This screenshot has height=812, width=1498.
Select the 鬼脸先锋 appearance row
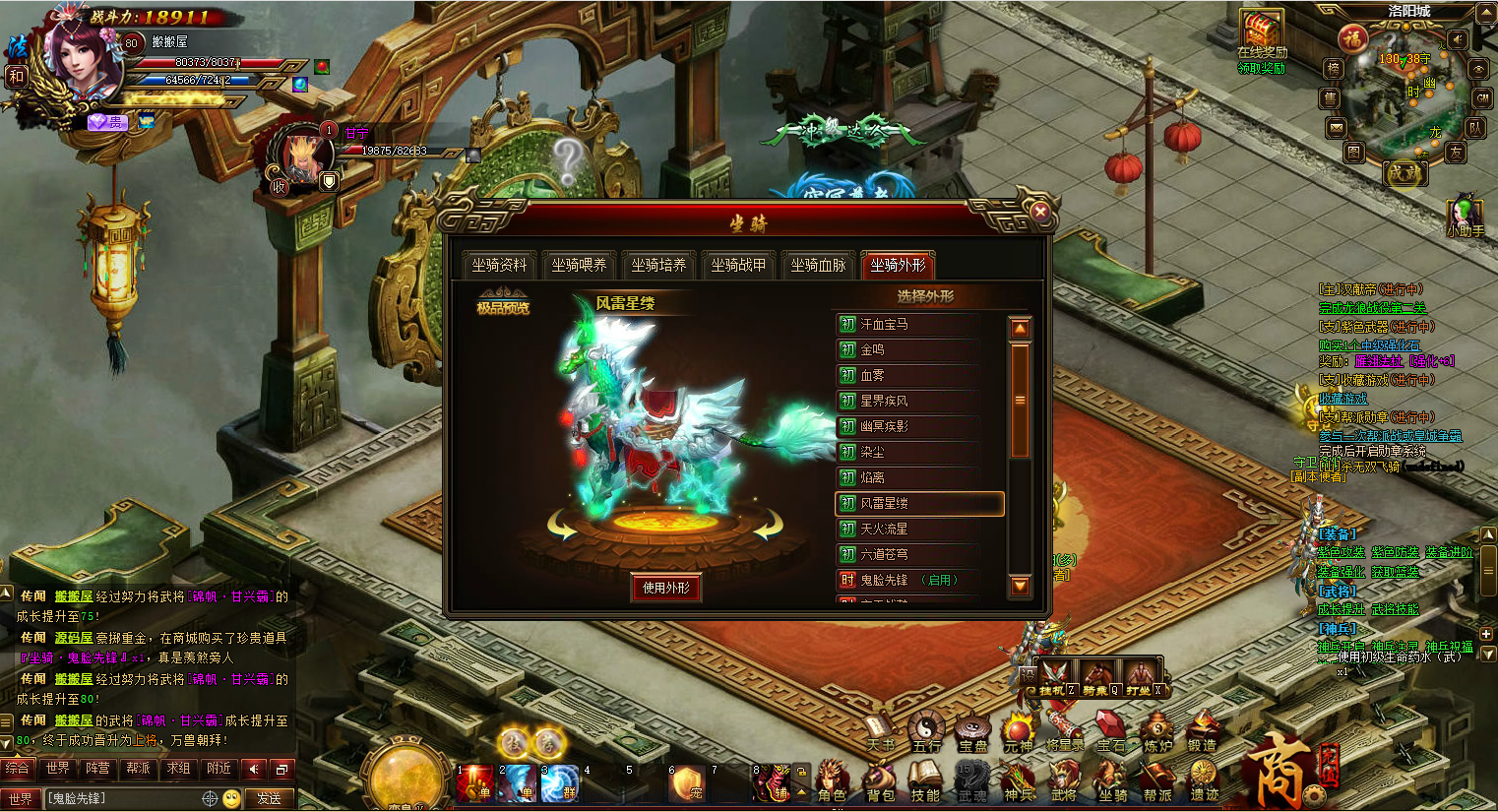(x=905, y=580)
